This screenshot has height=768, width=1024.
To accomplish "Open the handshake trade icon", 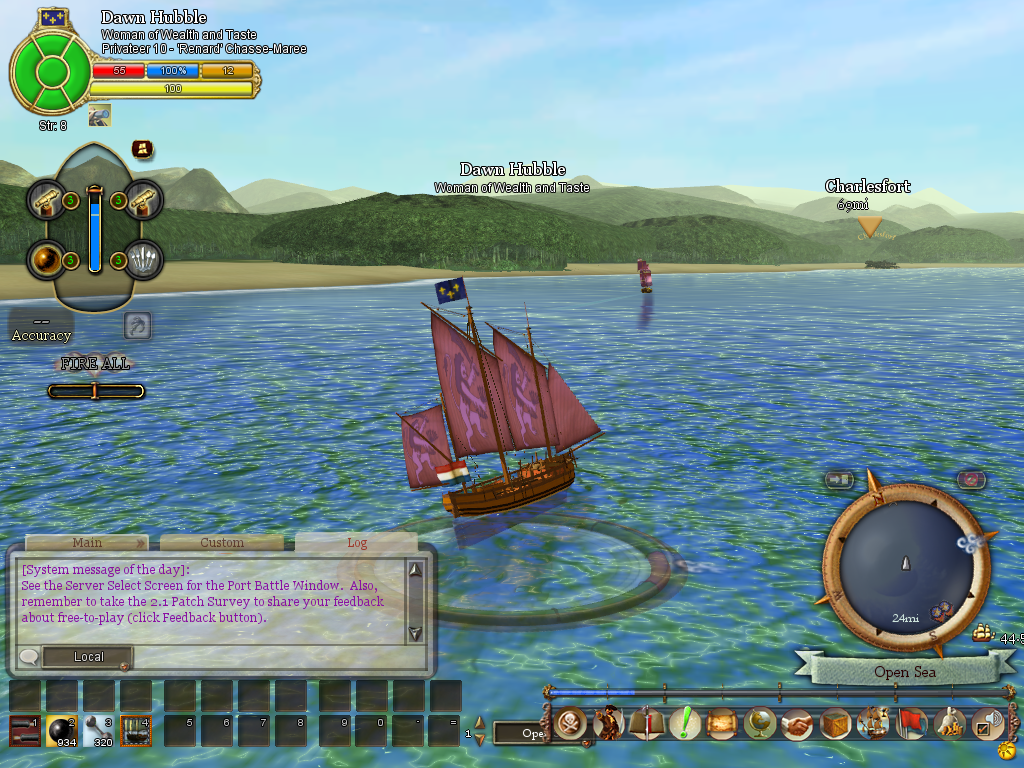I will pos(798,722).
